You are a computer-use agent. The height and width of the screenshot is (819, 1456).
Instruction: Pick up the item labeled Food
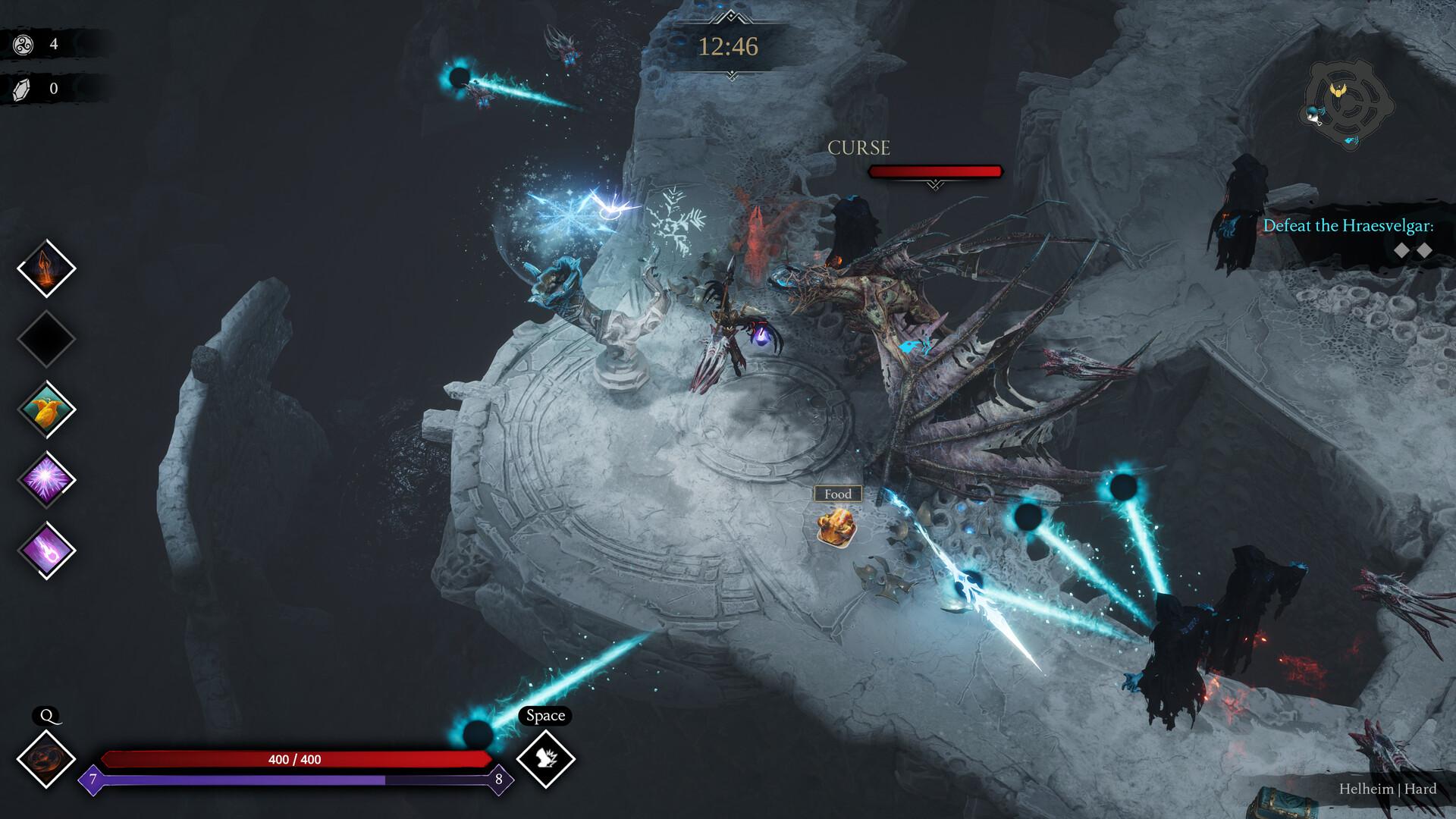click(x=836, y=527)
